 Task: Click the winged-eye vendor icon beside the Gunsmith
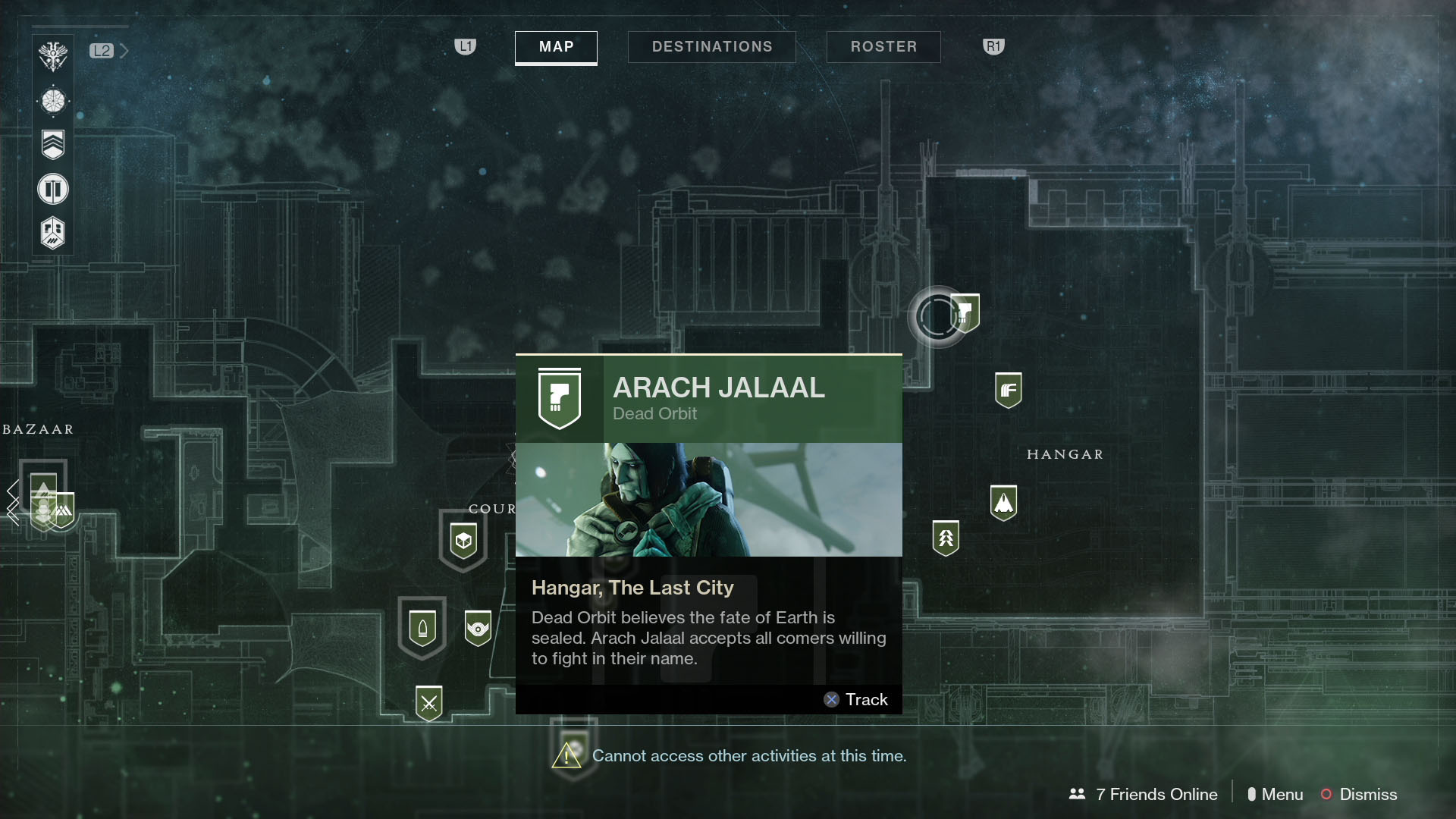coord(478,627)
